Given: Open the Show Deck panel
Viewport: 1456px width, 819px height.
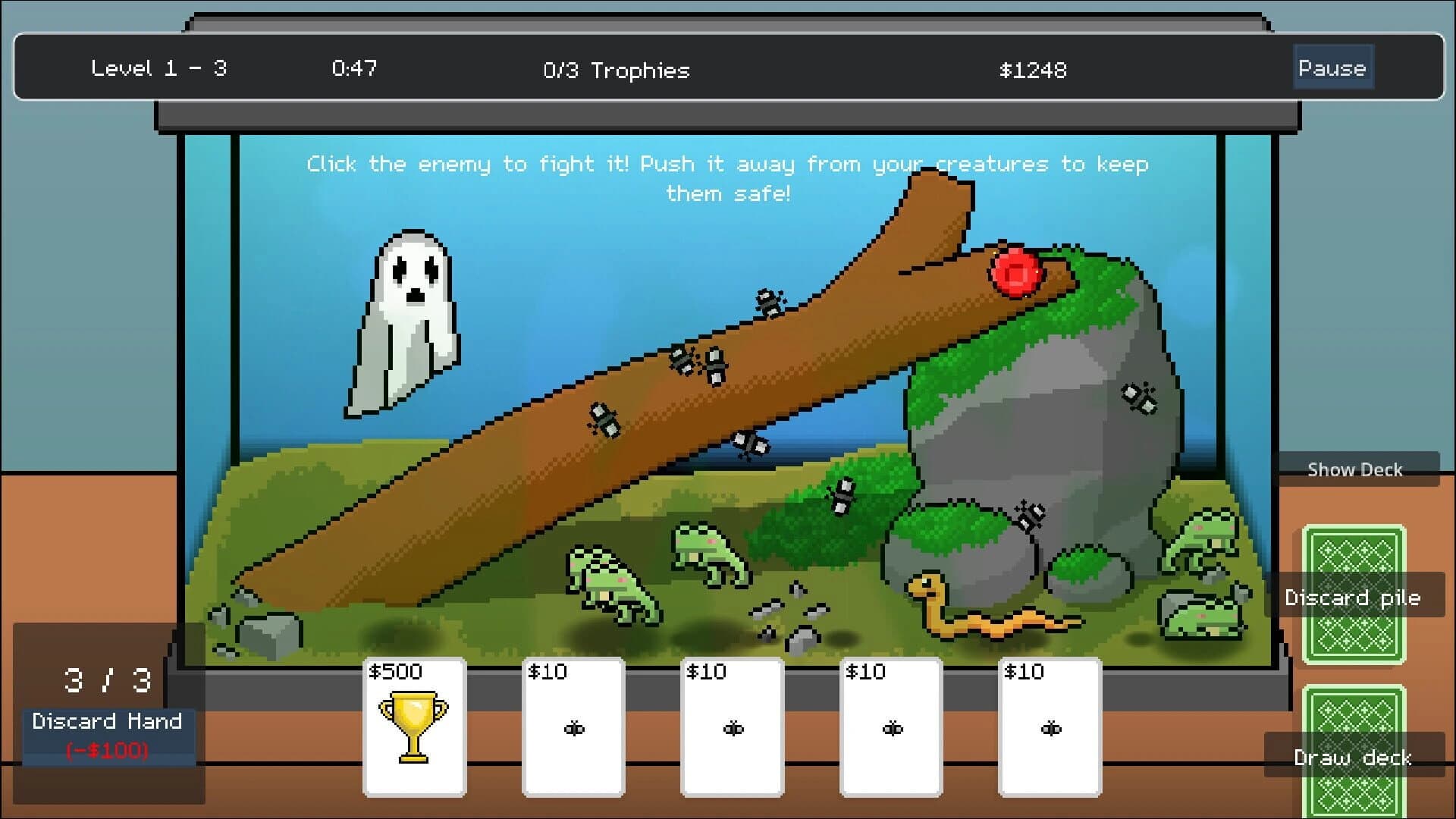Looking at the screenshot, I should pos(1356,469).
